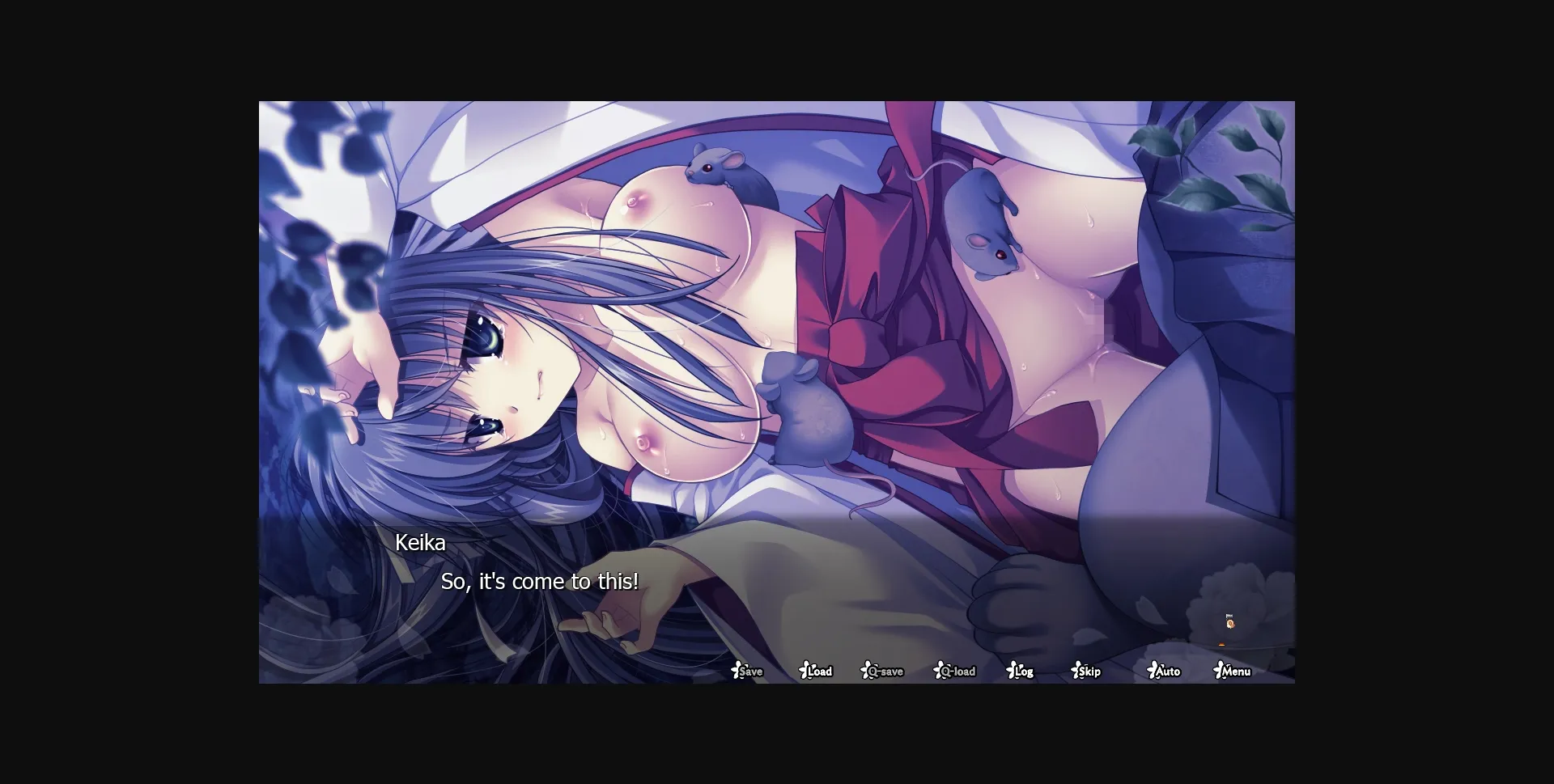Click the Keika name label
Image resolution: width=1554 pixels, height=784 pixels.
[421, 543]
